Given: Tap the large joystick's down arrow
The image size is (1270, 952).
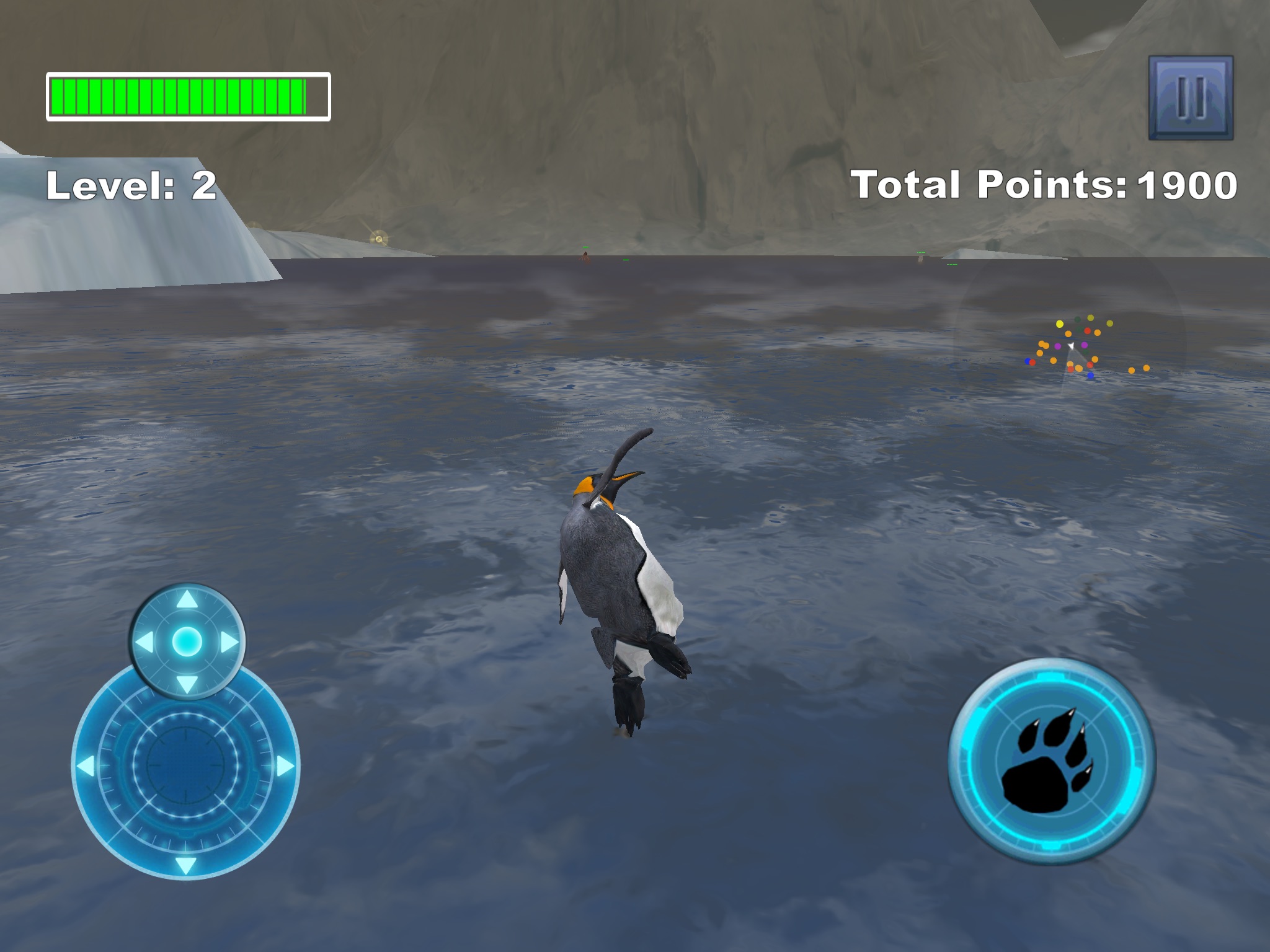Looking at the screenshot, I should 185,865.
